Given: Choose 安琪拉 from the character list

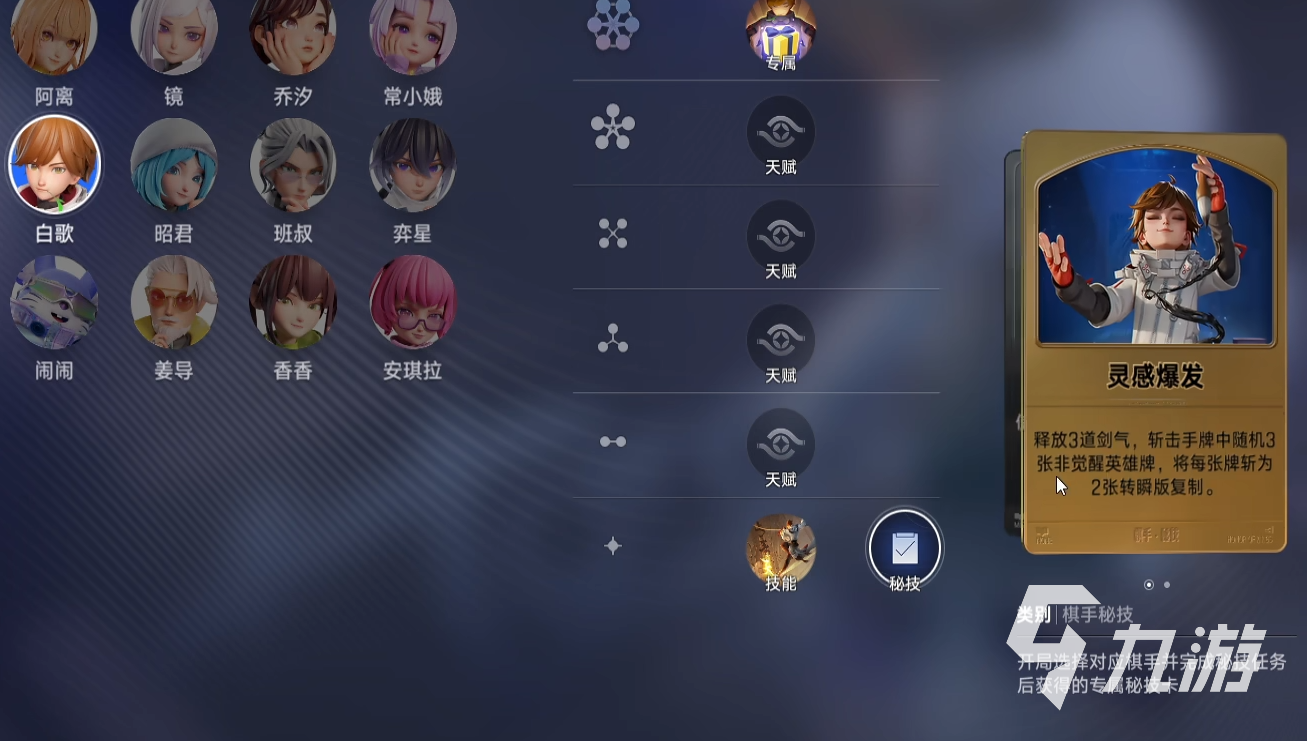Looking at the screenshot, I should click(x=412, y=301).
